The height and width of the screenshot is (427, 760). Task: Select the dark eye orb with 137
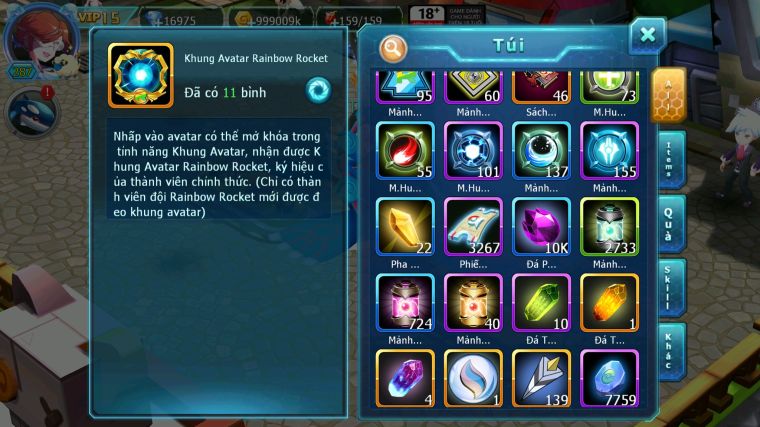point(541,150)
